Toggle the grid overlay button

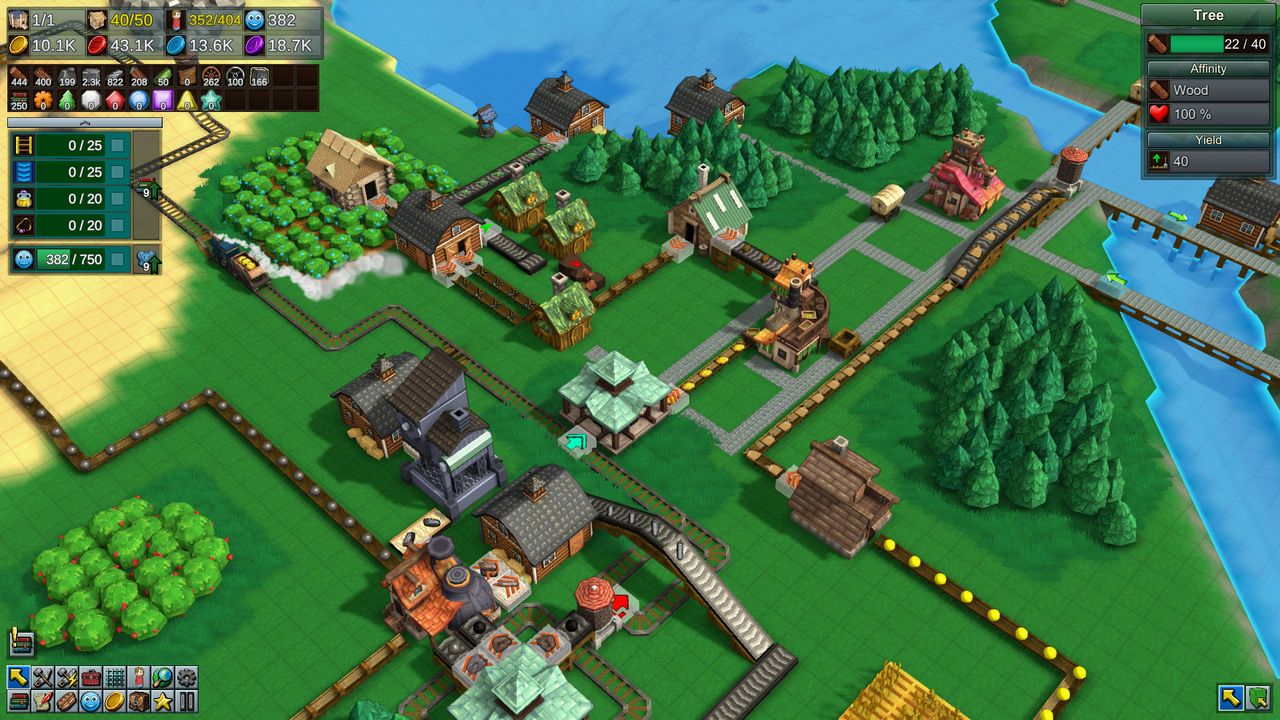(114, 677)
